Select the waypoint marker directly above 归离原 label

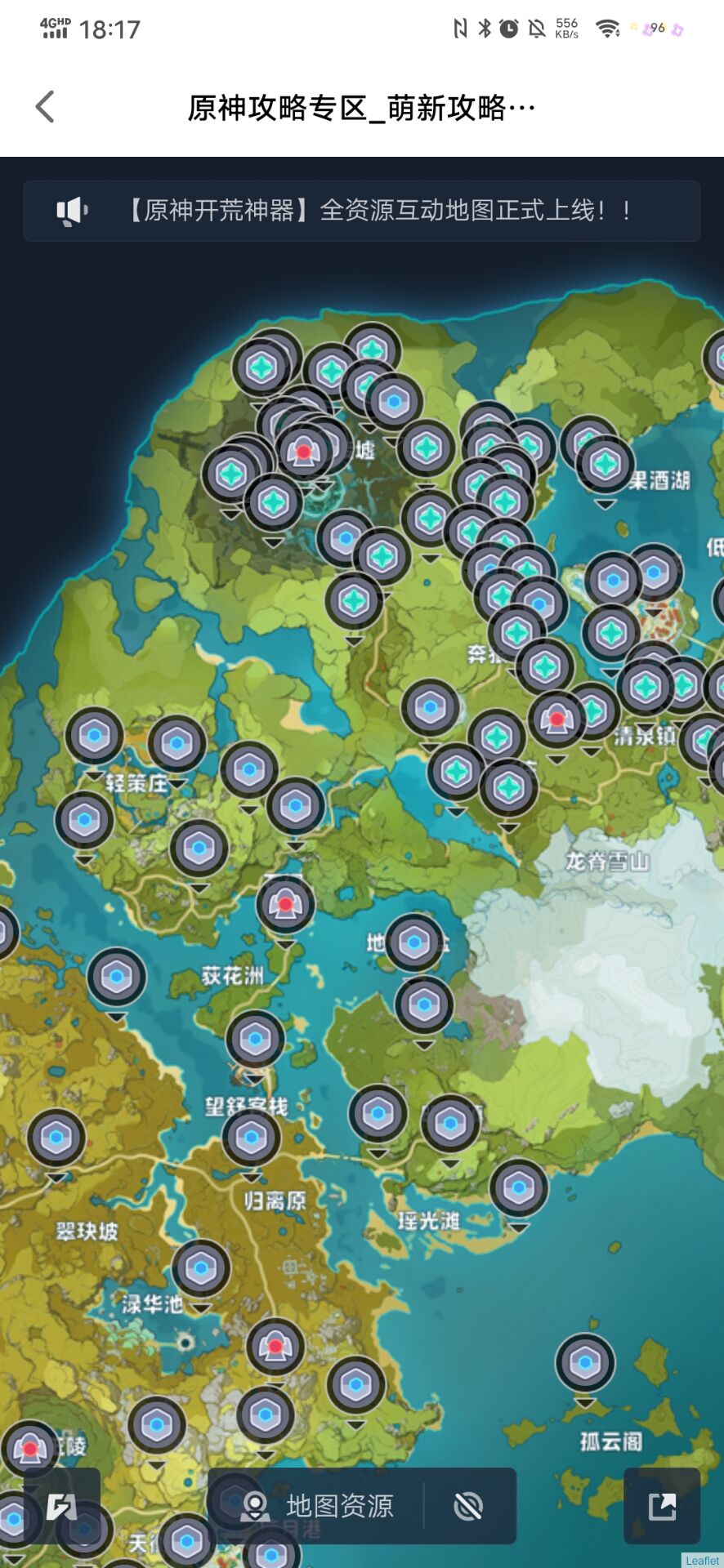tap(252, 1138)
